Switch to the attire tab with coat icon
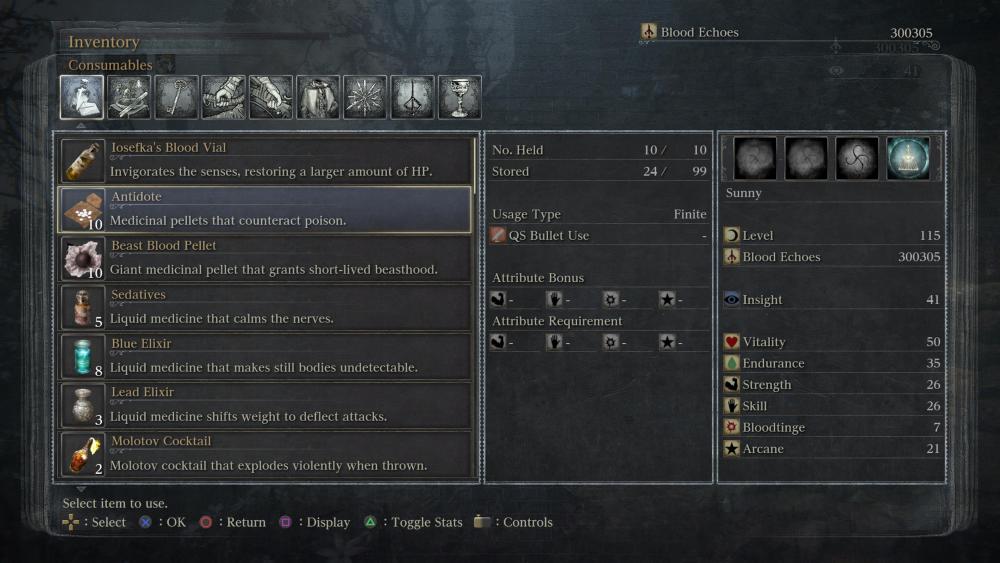 pyautogui.click(x=318, y=97)
